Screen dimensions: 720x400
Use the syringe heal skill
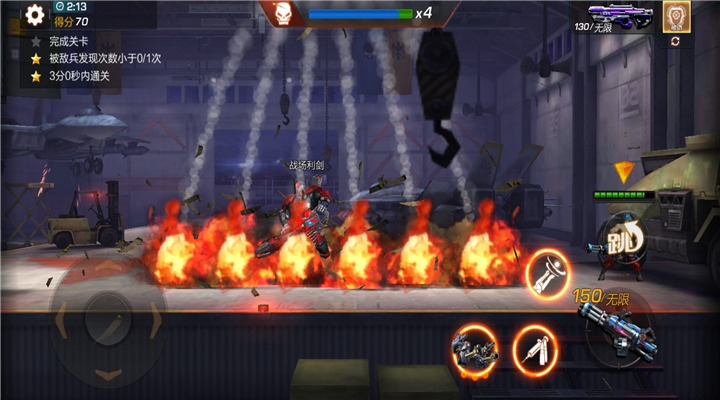(534, 348)
